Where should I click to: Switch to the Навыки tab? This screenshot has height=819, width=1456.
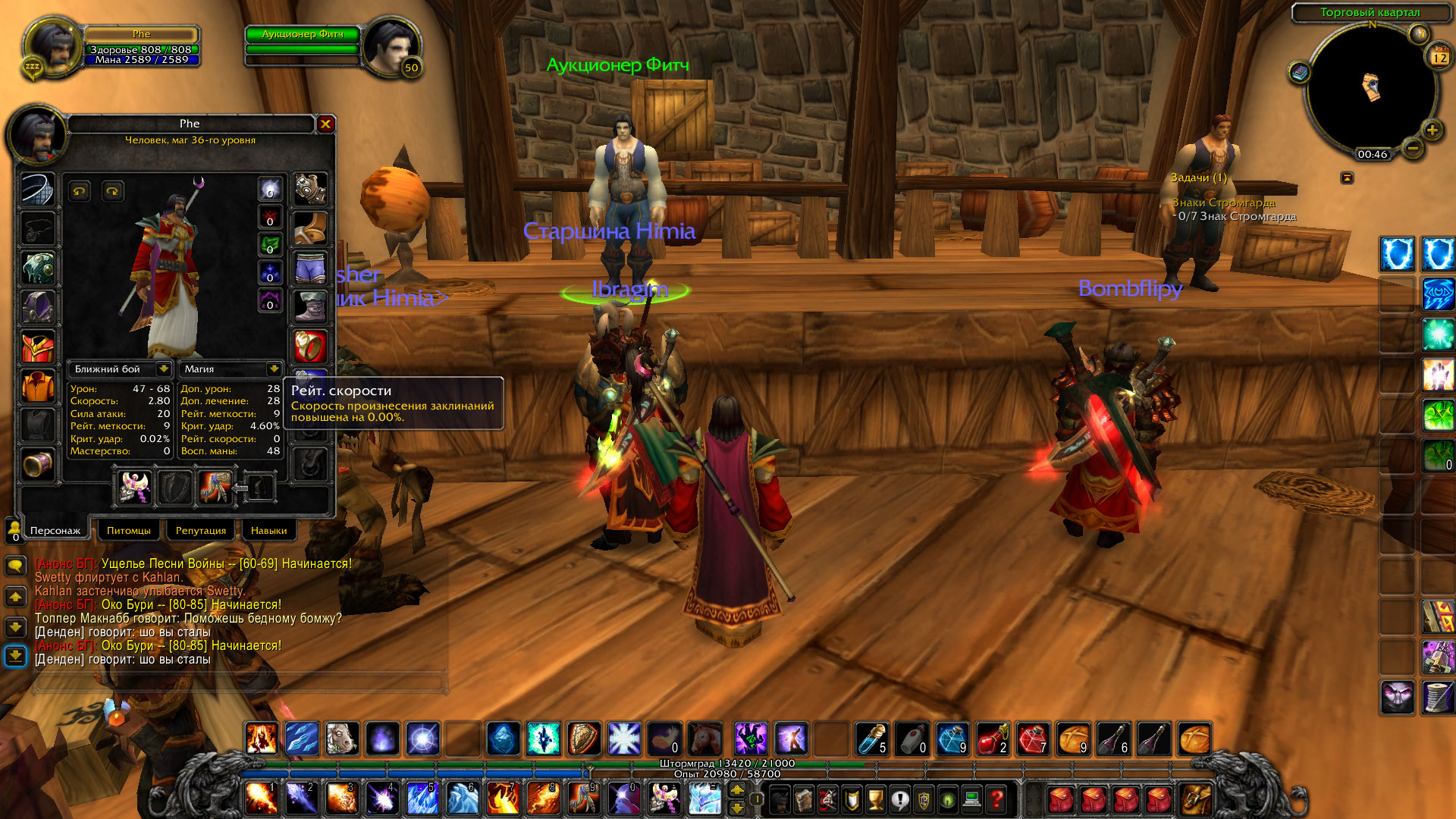[x=268, y=530]
